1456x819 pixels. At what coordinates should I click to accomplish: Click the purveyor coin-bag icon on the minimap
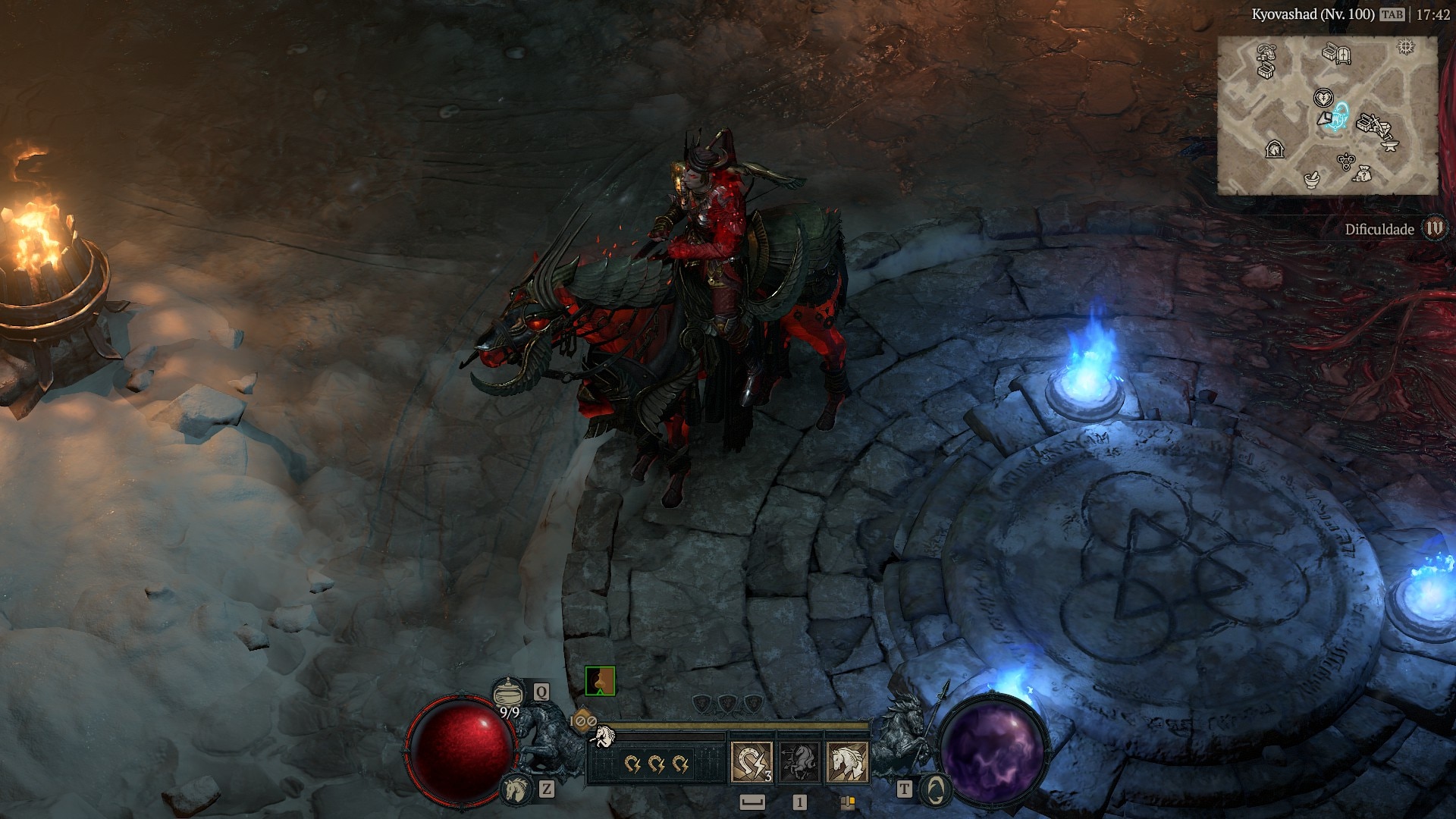(1364, 174)
